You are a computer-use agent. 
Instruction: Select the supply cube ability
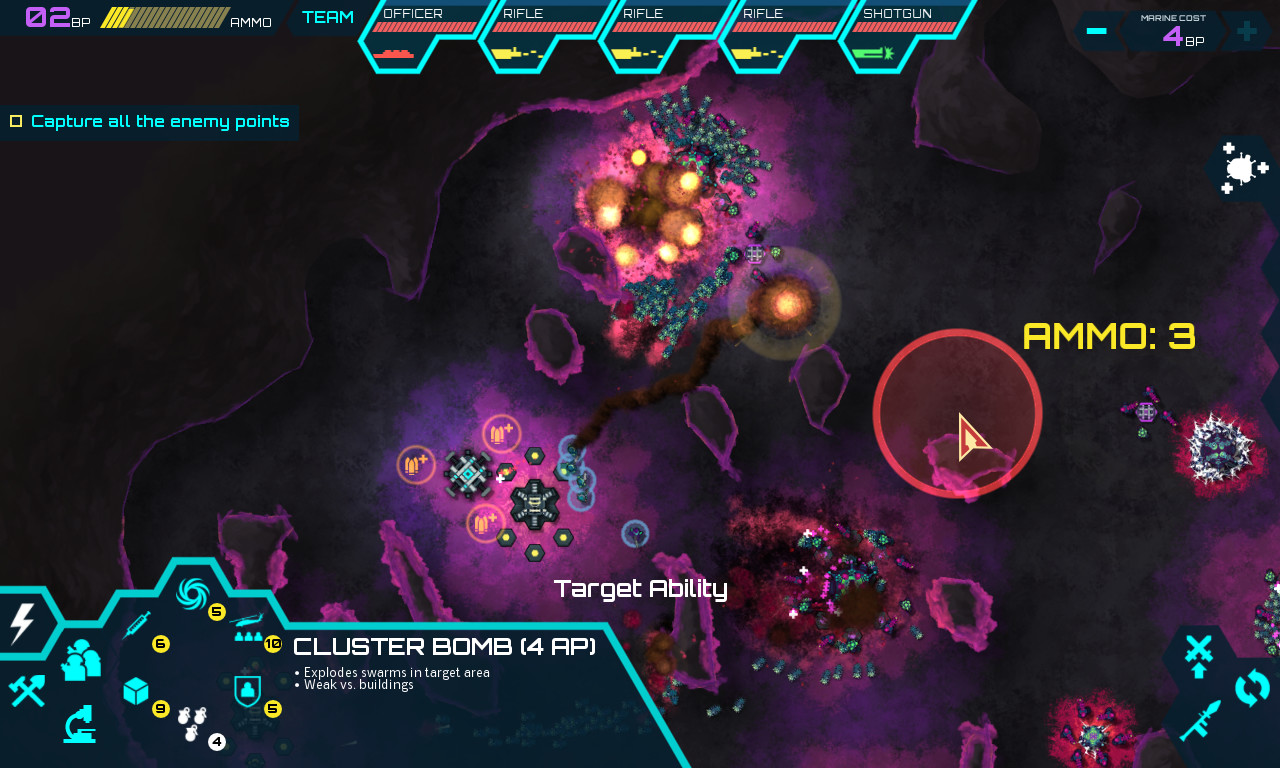[137, 692]
